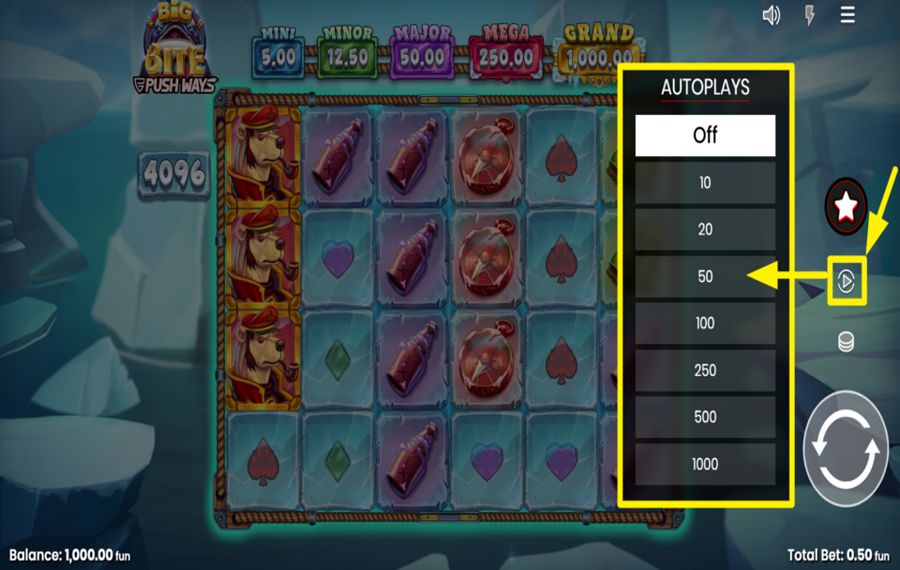The width and height of the screenshot is (900, 570).
Task: Click the large circular spin button
Action: [x=845, y=449]
